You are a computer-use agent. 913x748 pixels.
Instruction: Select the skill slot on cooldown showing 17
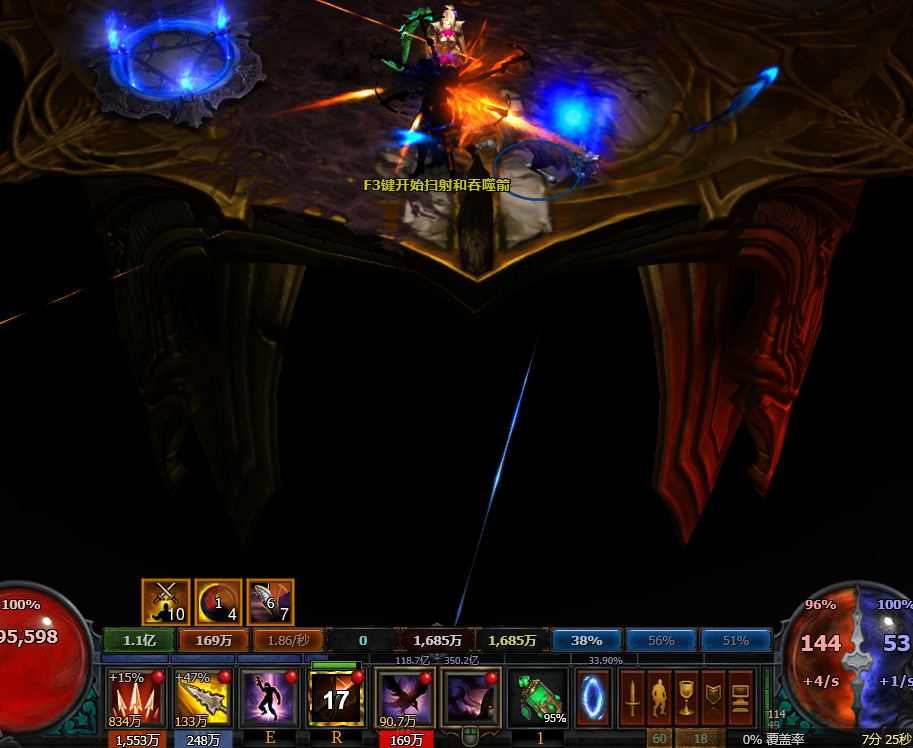point(335,697)
